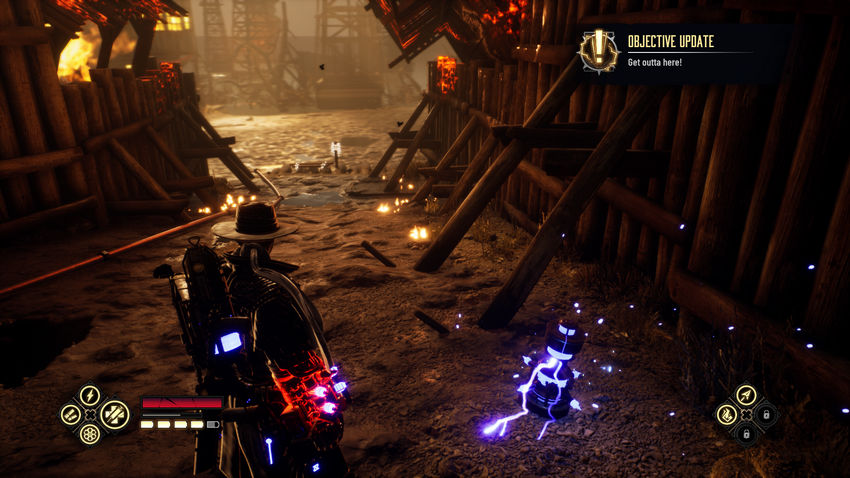The height and width of the screenshot is (478, 850).
Task: Activate the arrow dash ability icon
Action: [745, 395]
